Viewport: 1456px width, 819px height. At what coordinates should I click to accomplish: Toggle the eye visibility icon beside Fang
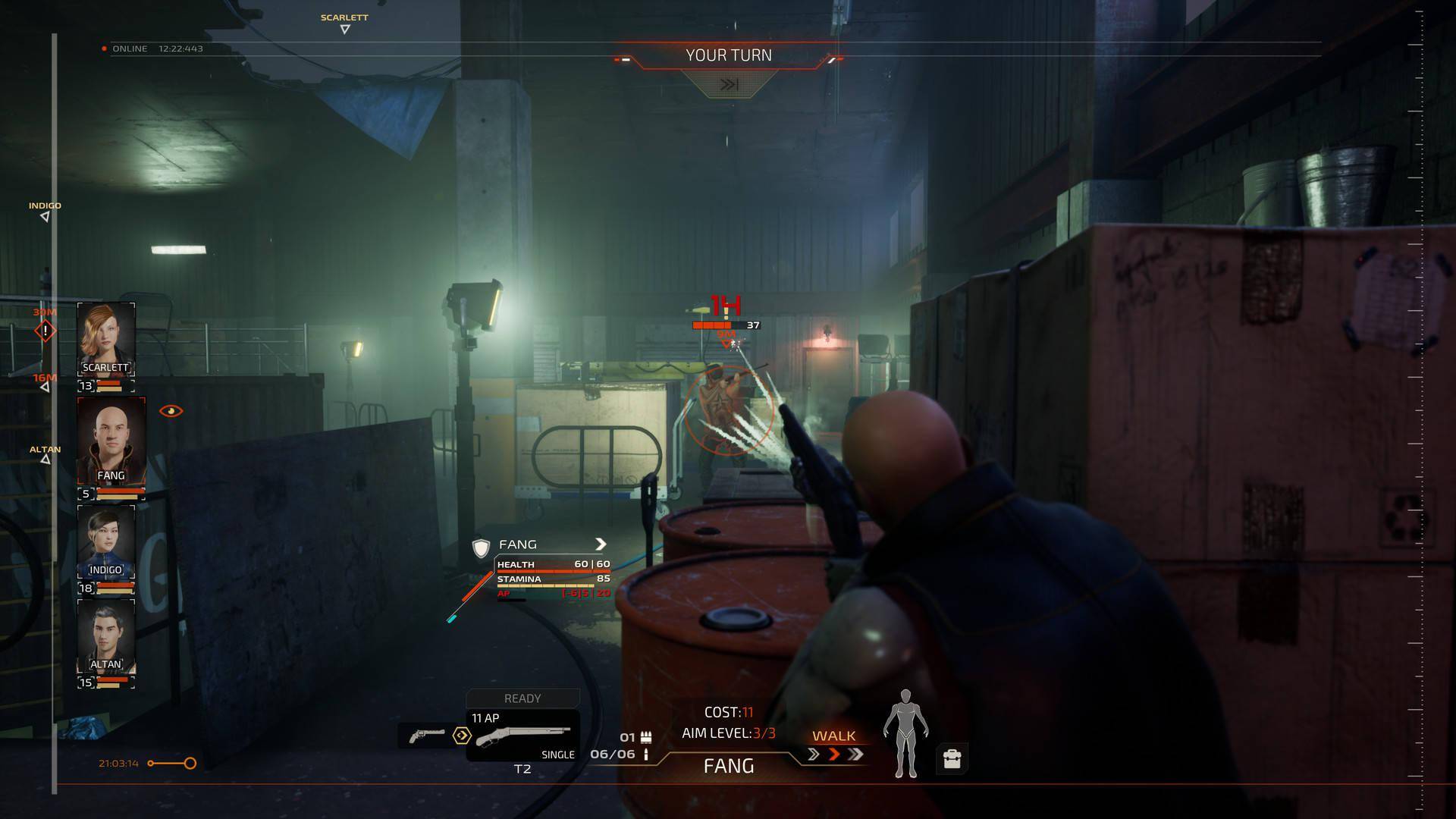tap(171, 411)
